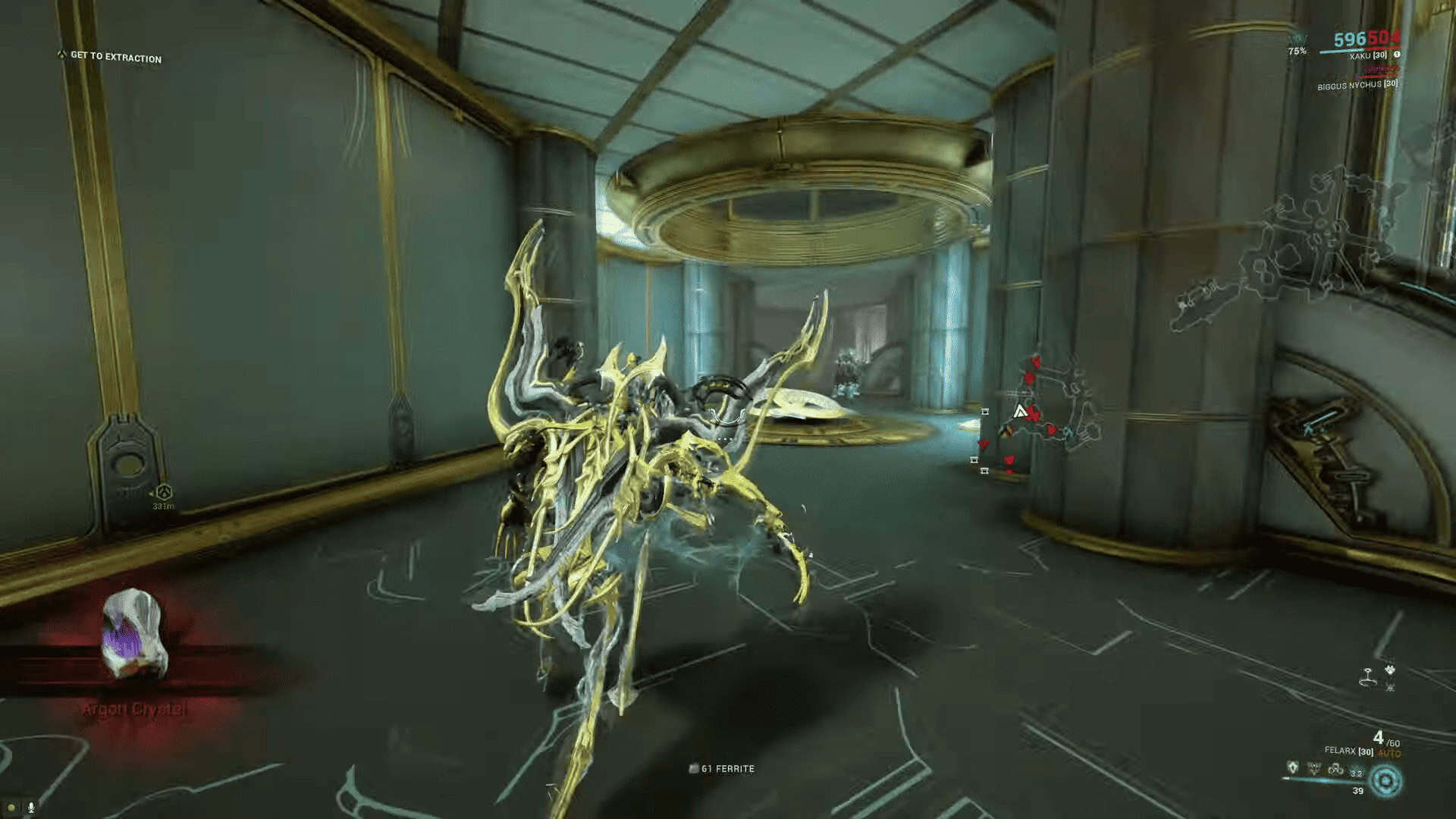Select squad member Biggus Nychus entry
This screenshot has height=819, width=1456.
[x=1357, y=85]
